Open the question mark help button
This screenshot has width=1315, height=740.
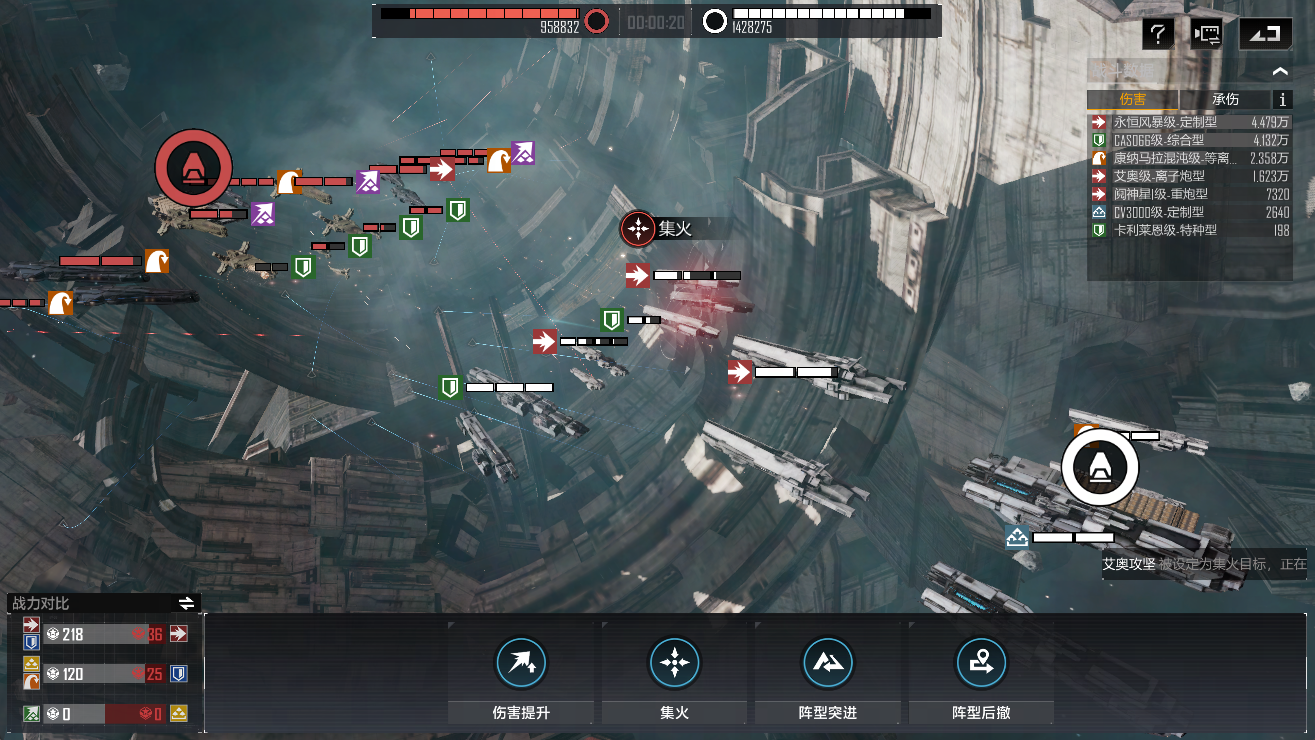coord(1157,34)
